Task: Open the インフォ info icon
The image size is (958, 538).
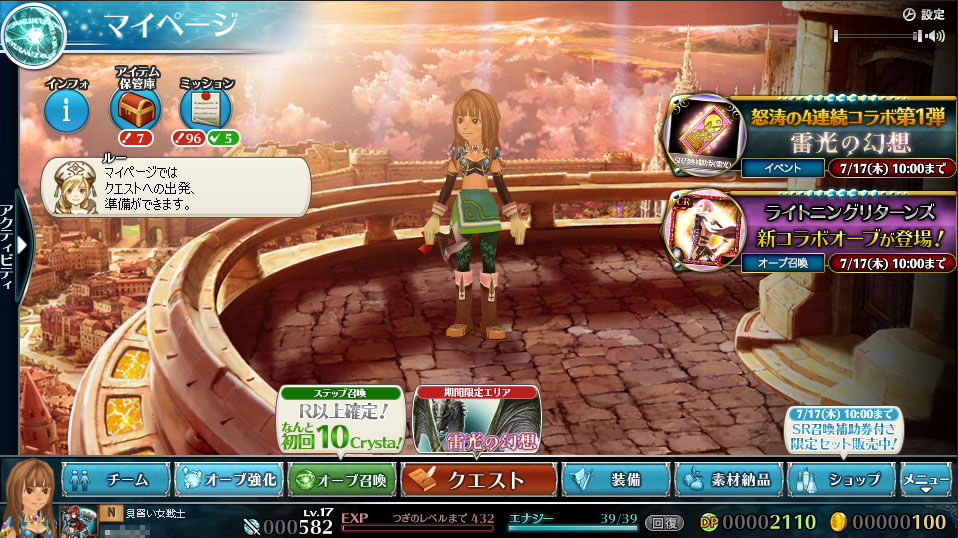Action: (x=67, y=109)
